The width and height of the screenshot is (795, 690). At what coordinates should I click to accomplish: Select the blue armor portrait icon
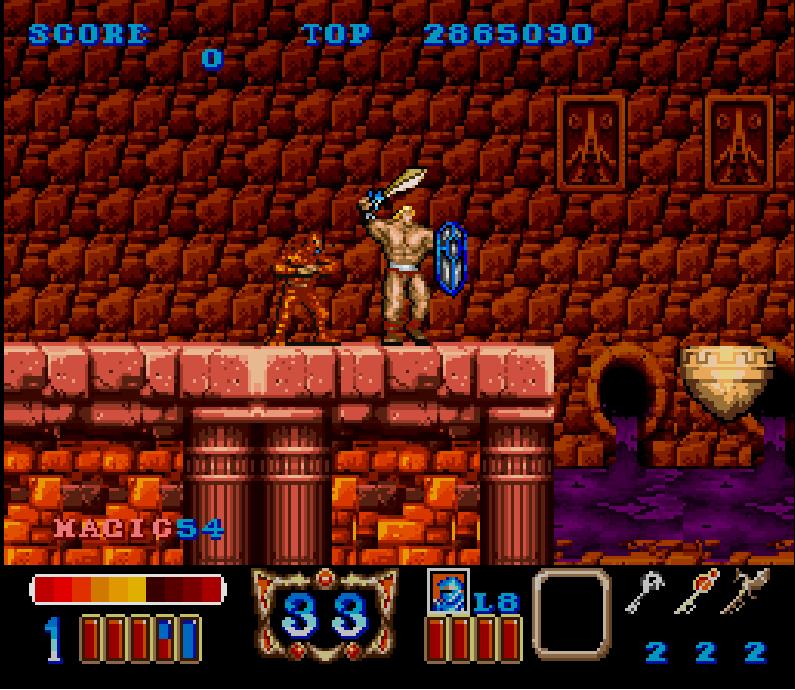point(447,591)
